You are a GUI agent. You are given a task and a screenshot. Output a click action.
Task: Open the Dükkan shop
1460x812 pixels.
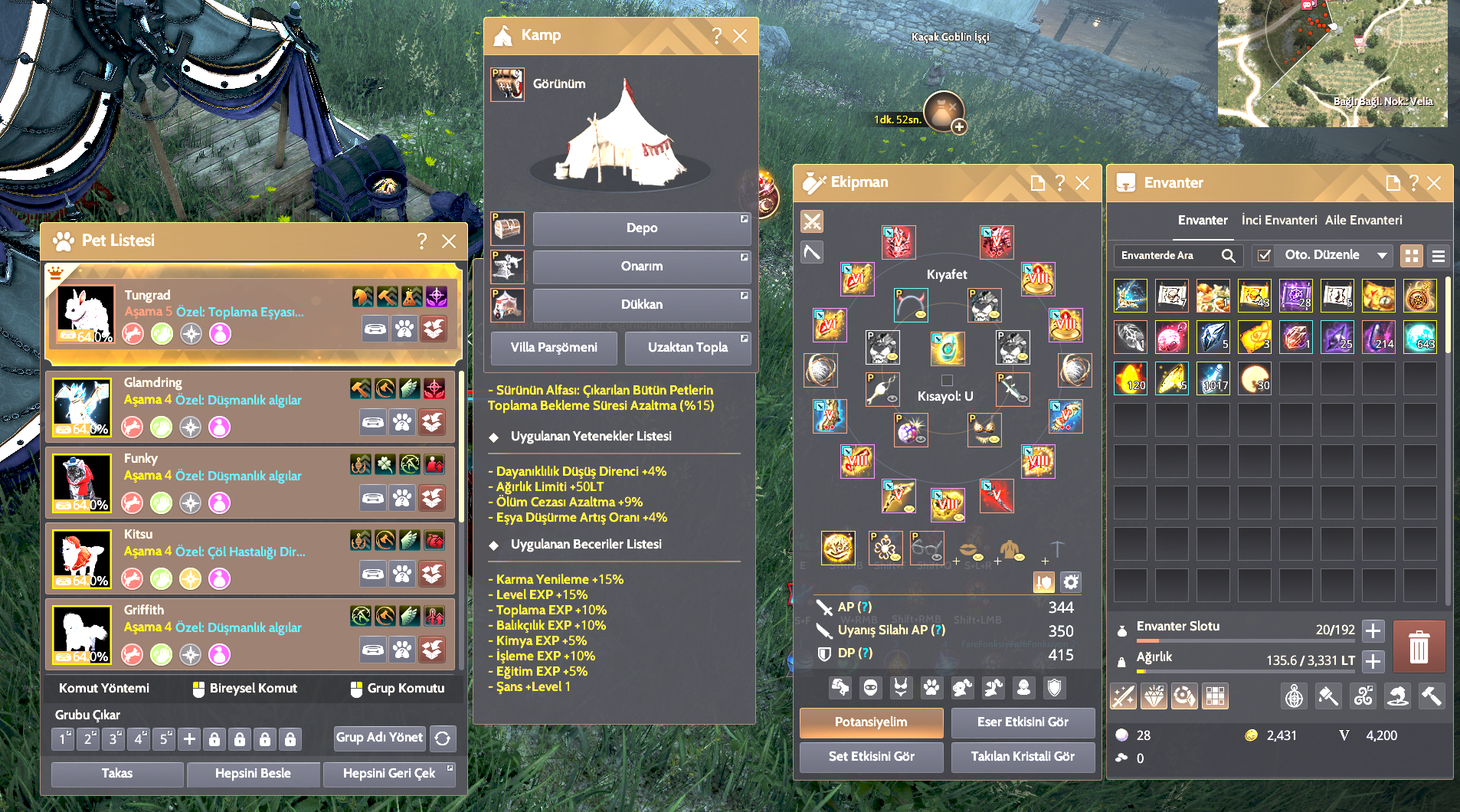point(641,305)
